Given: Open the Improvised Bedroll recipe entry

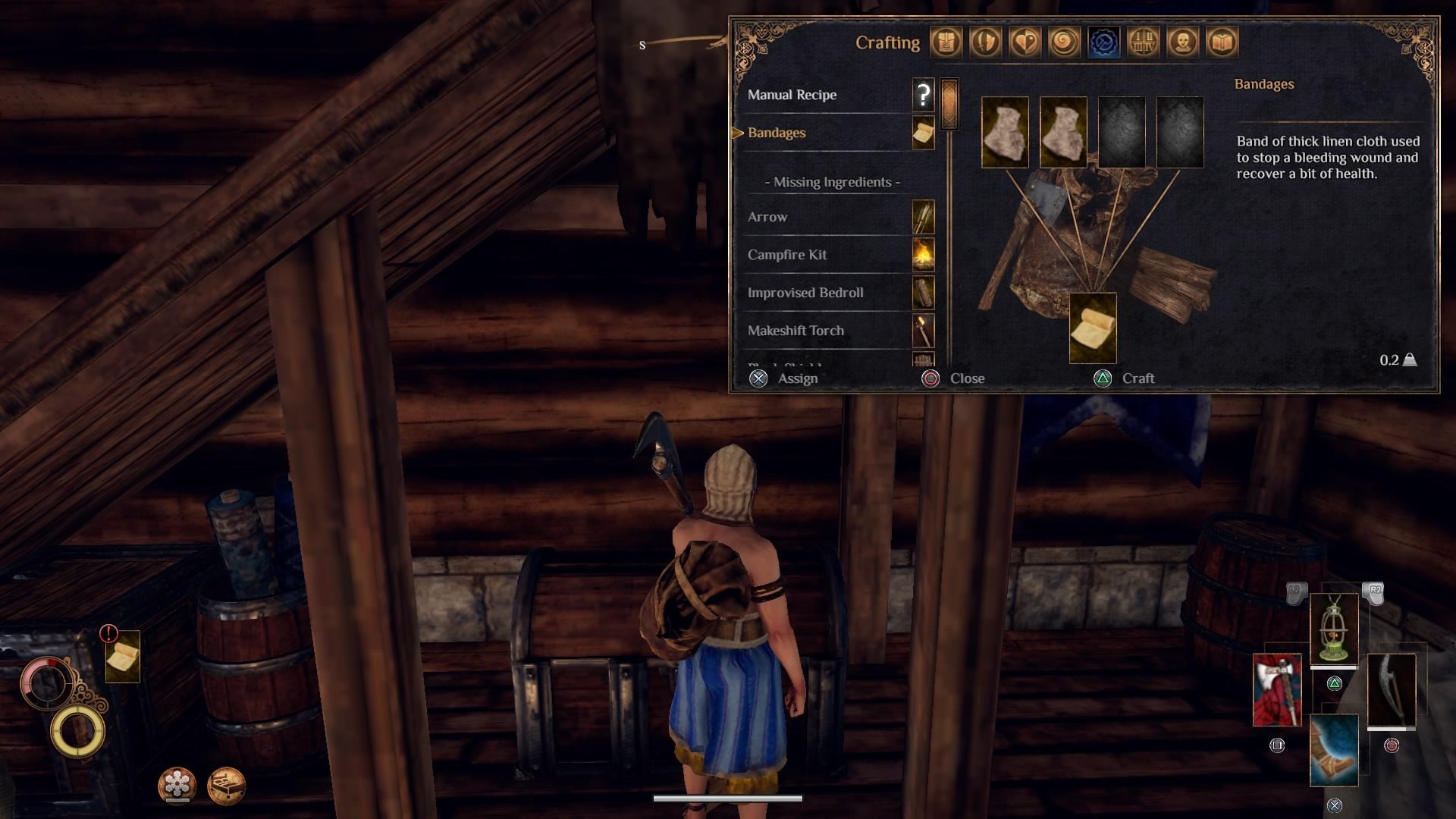Looking at the screenshot, I should click(x=805, y=293).
